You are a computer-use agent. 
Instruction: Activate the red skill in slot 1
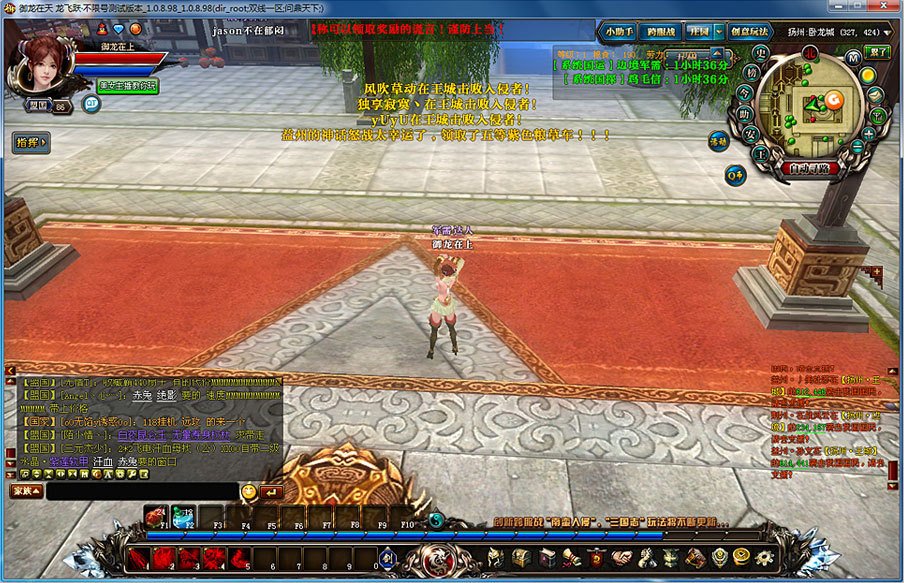[138, 557]
